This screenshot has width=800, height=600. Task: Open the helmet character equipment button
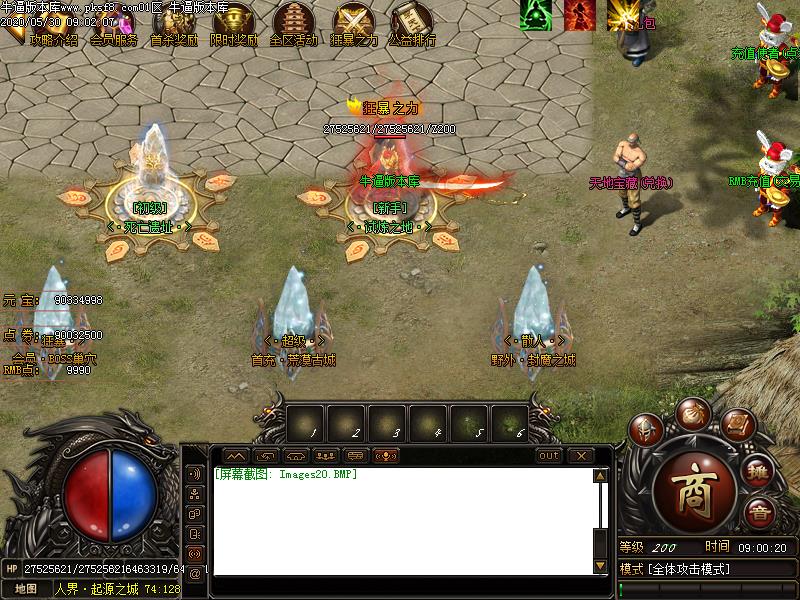coord(646,432)
